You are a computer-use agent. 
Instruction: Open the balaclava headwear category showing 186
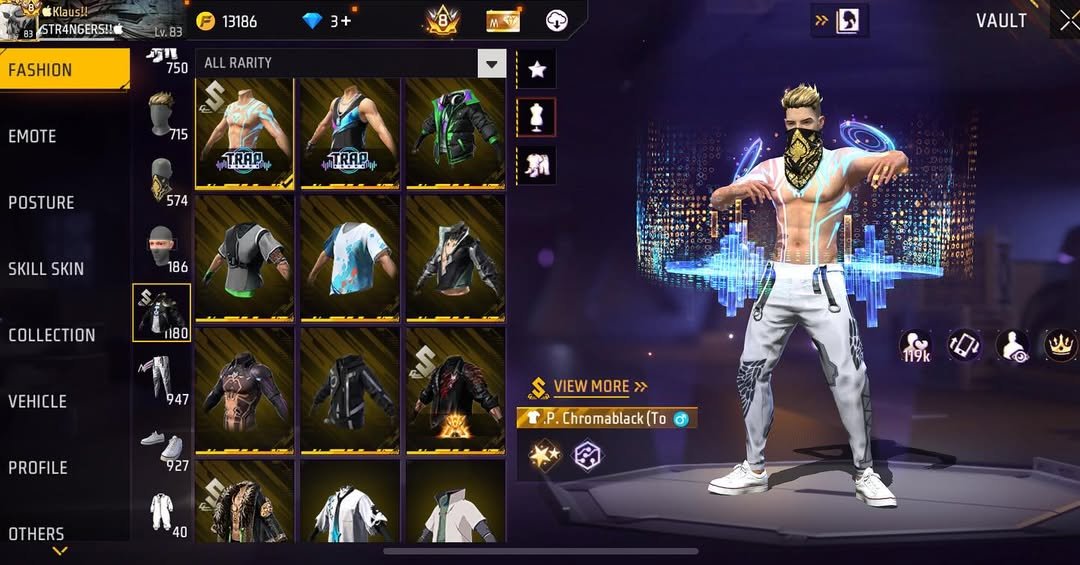(x=161, y=247)
